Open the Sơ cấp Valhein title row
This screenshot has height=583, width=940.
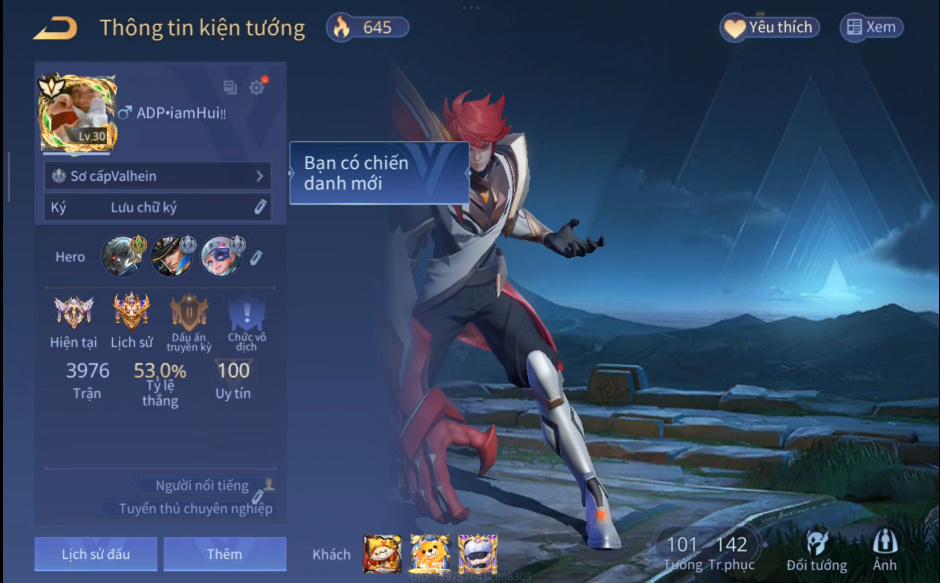(x=158, y=176)
